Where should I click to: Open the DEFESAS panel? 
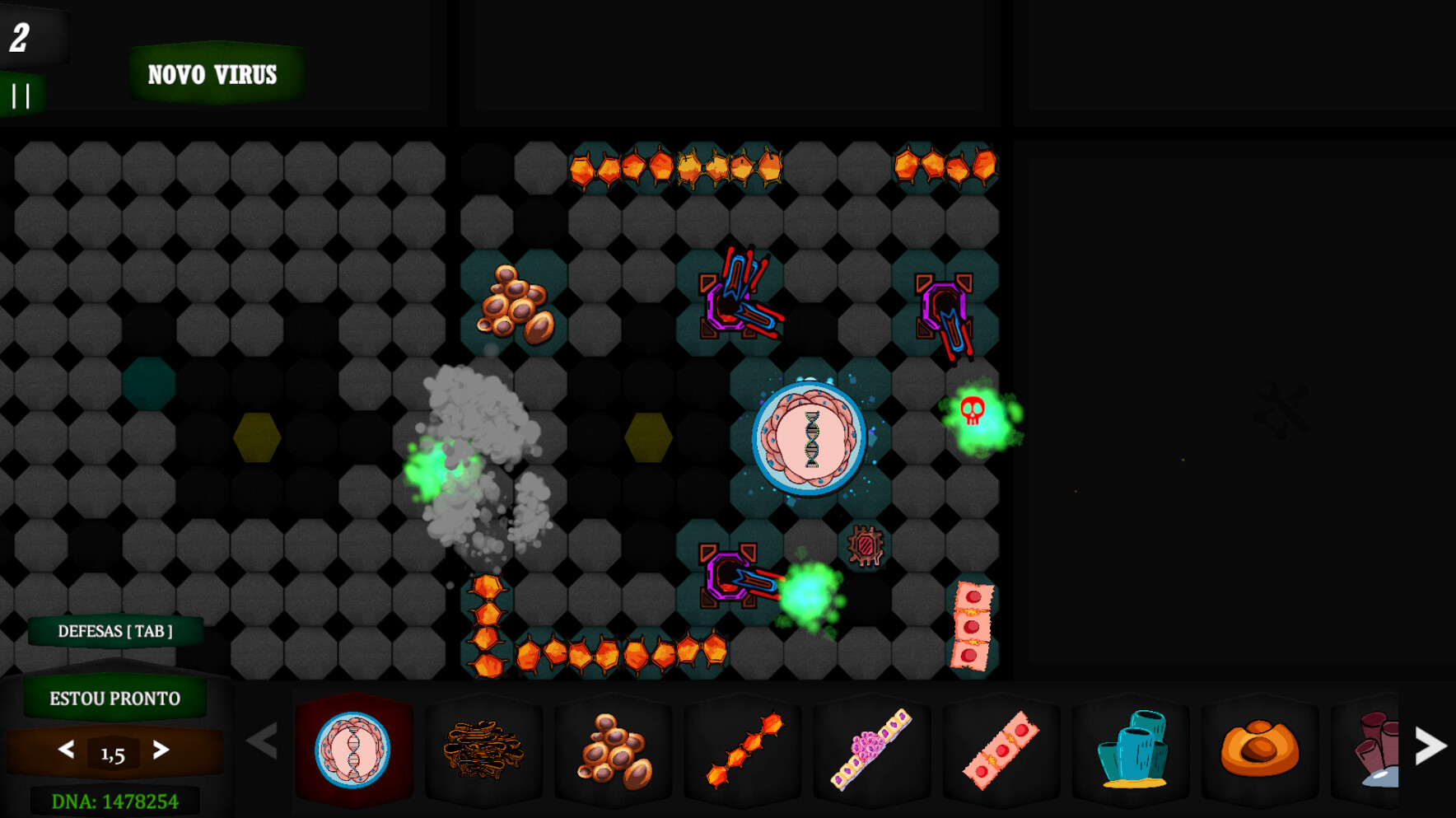114,631
